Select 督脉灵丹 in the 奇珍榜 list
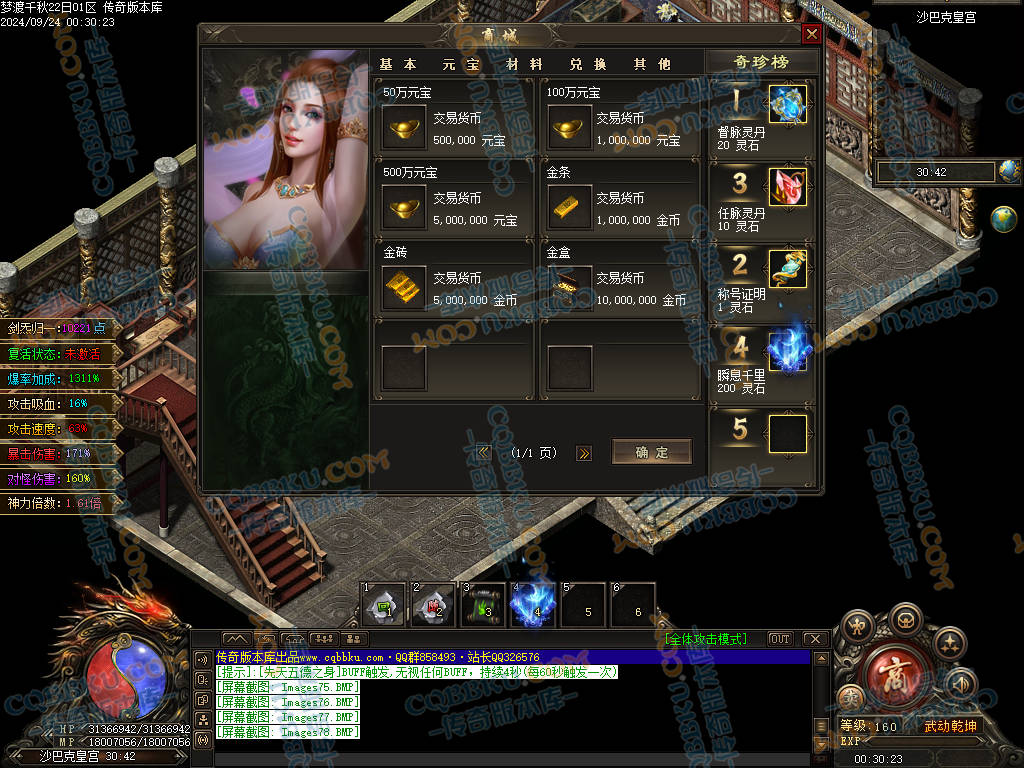1024x768 pixels. coord(787,105)
